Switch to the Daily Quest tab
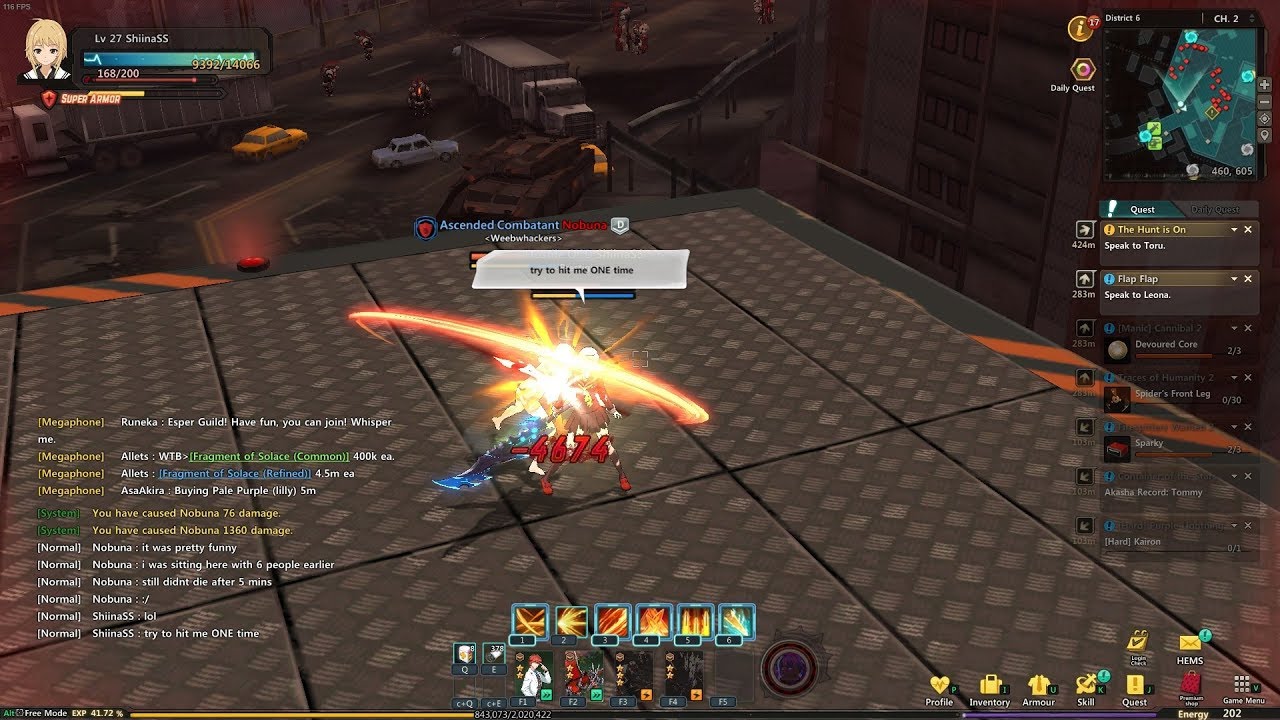 tap(1215, 210)
